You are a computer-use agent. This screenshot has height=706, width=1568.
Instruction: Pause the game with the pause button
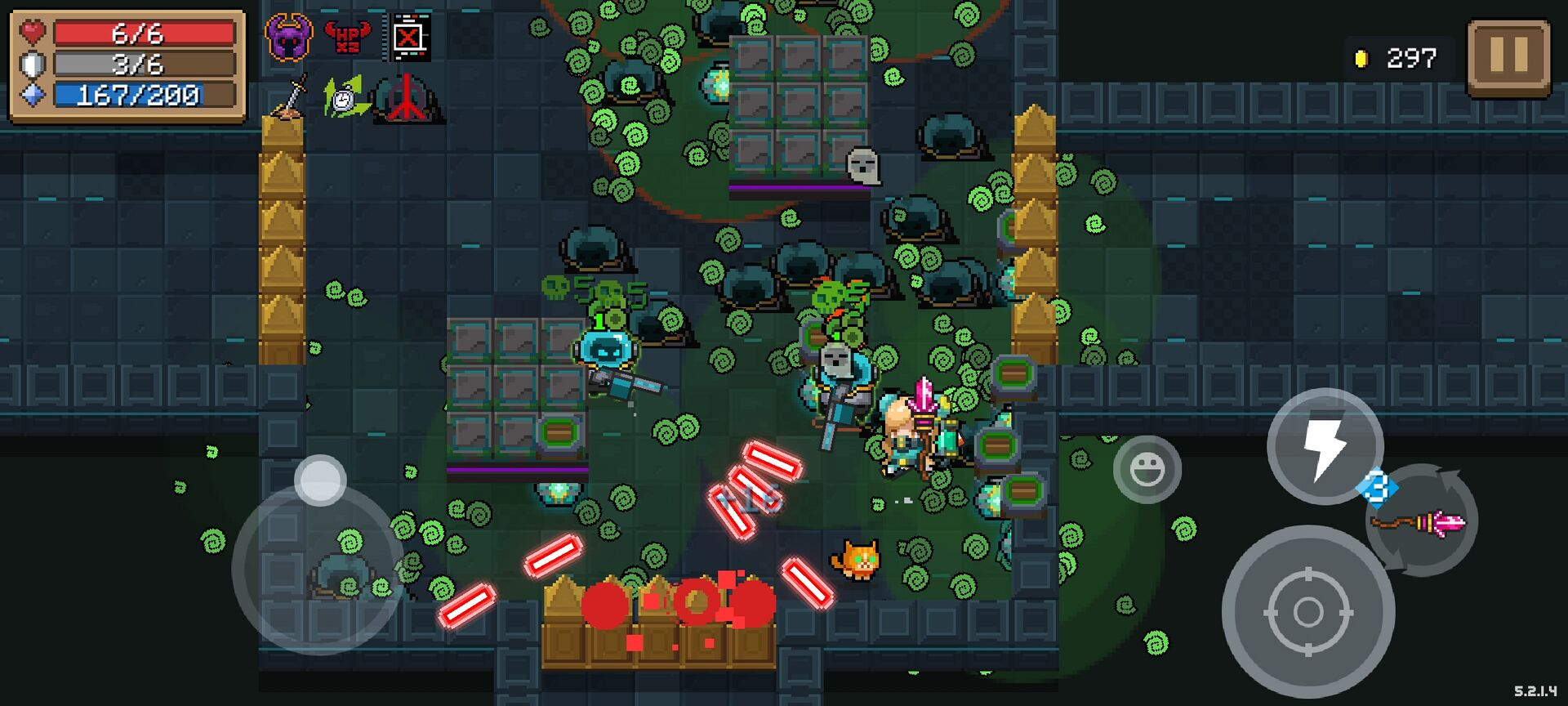[1508, 57]
